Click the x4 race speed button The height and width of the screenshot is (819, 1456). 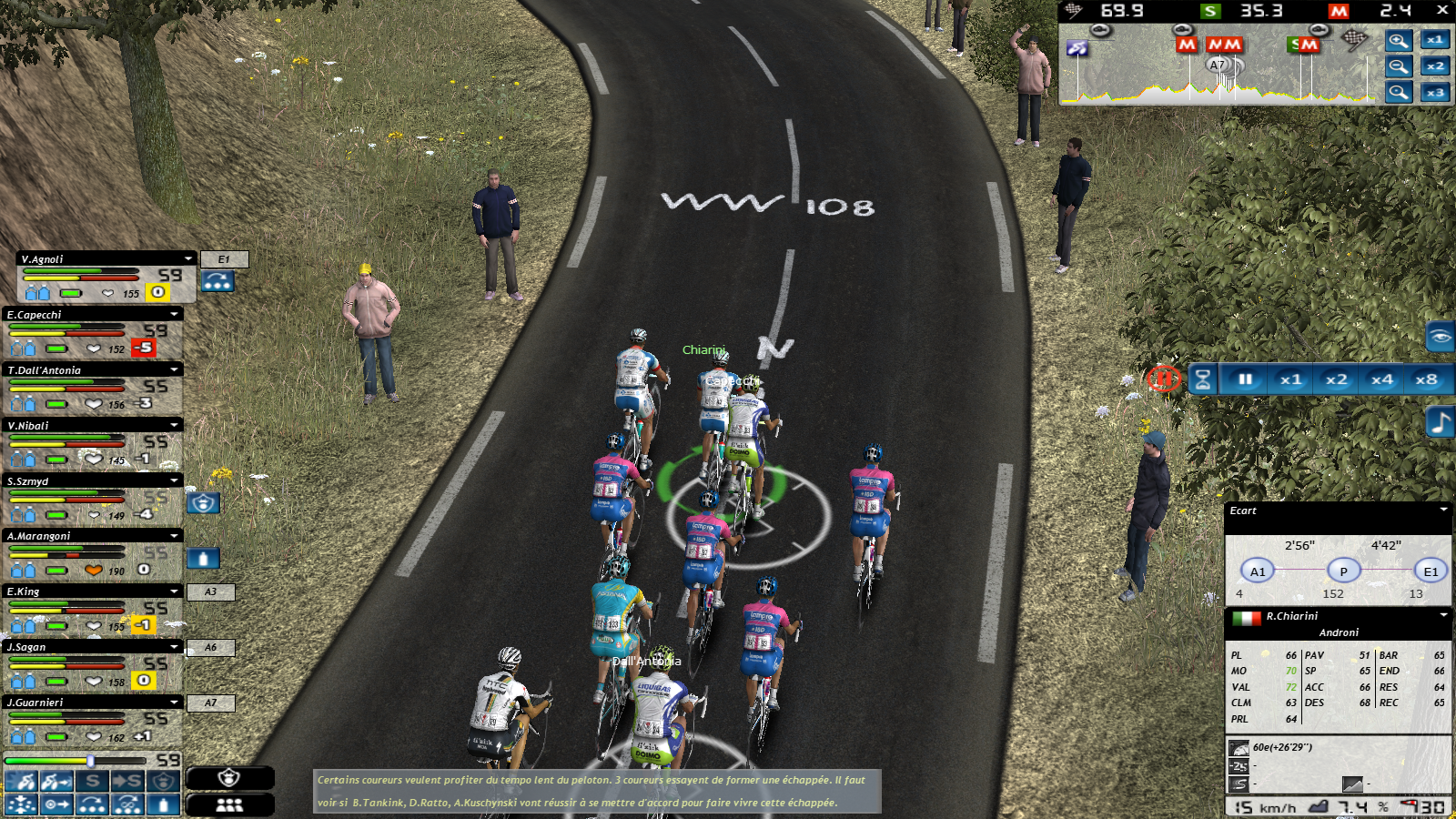tap(1381, 379)
